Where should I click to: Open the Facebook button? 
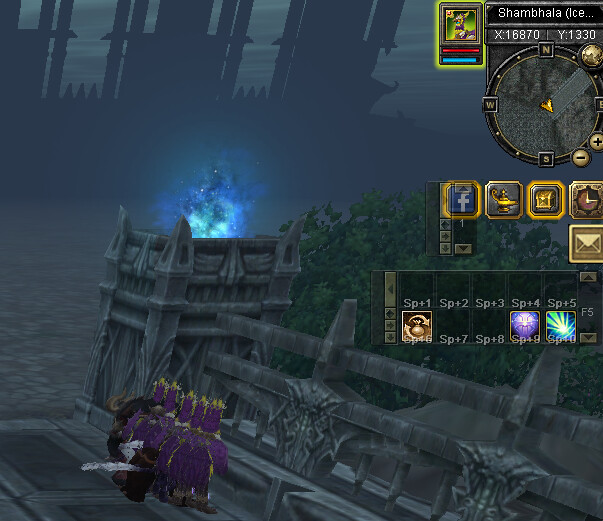463,200
